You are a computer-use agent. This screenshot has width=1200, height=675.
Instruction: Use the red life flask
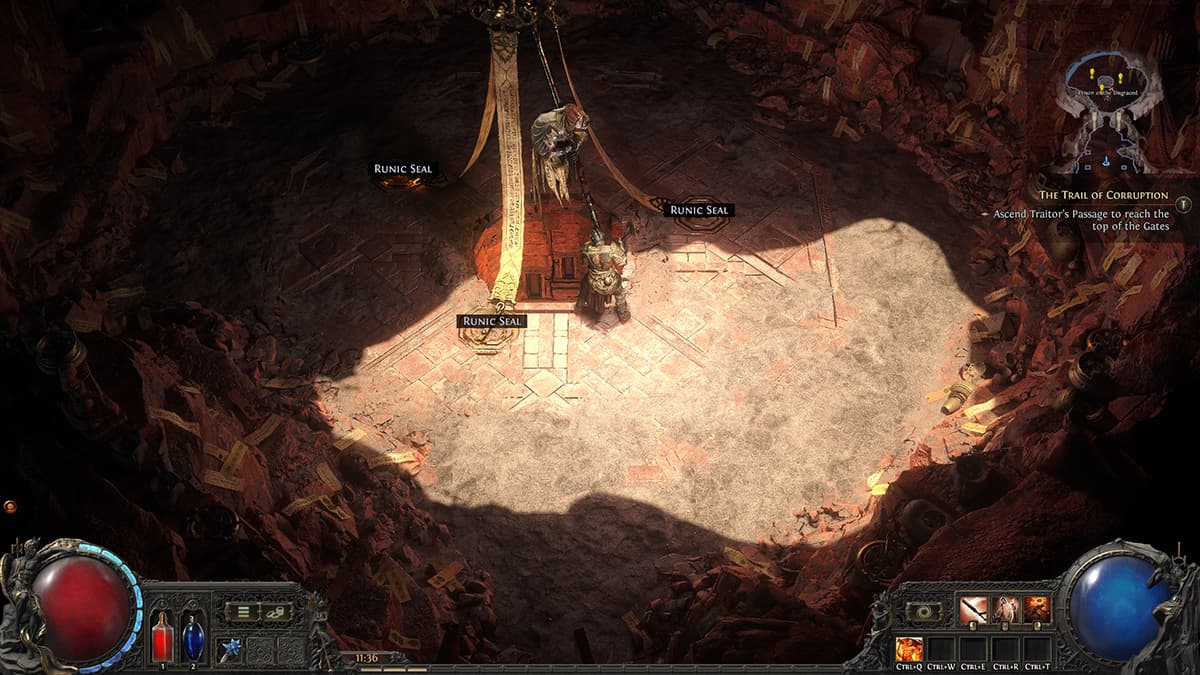[161, 636]
